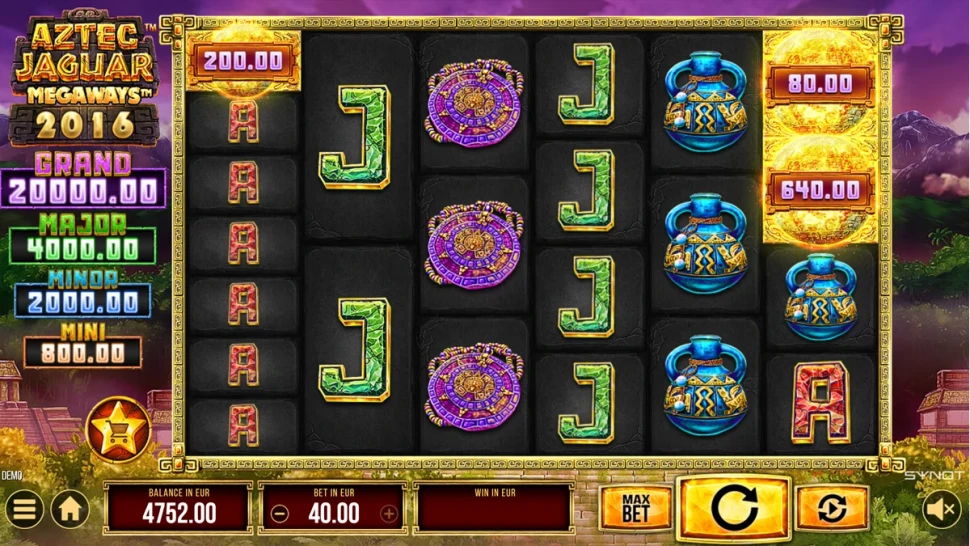
Task: Set the wager with MAX BET
Action: click(x=635, y=509)
